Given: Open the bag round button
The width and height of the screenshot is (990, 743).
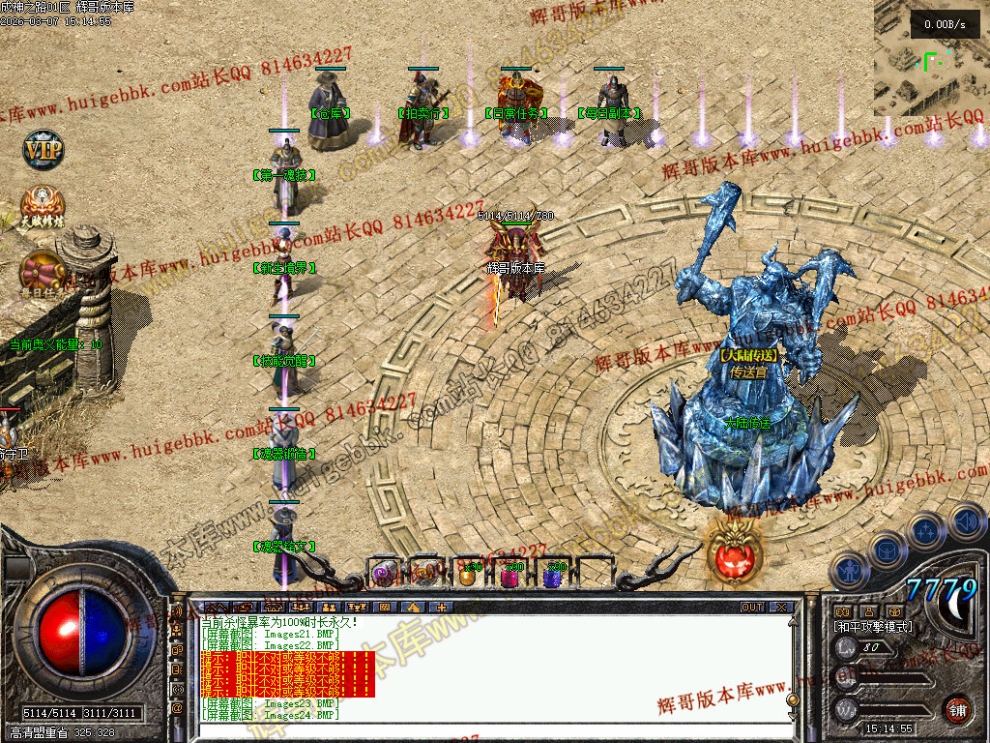Looking at the screenshot, I should [887, 549].
